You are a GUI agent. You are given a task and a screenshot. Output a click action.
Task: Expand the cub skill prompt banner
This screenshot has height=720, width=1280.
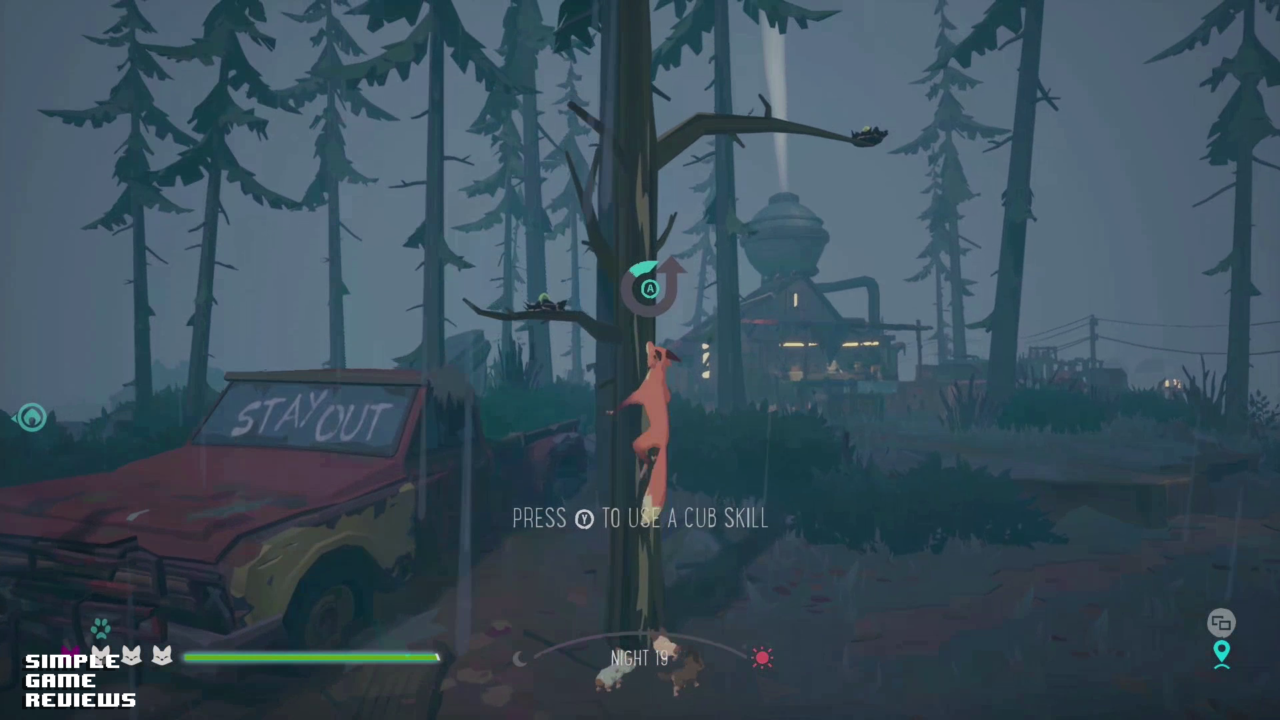click(x=640, y=518)
